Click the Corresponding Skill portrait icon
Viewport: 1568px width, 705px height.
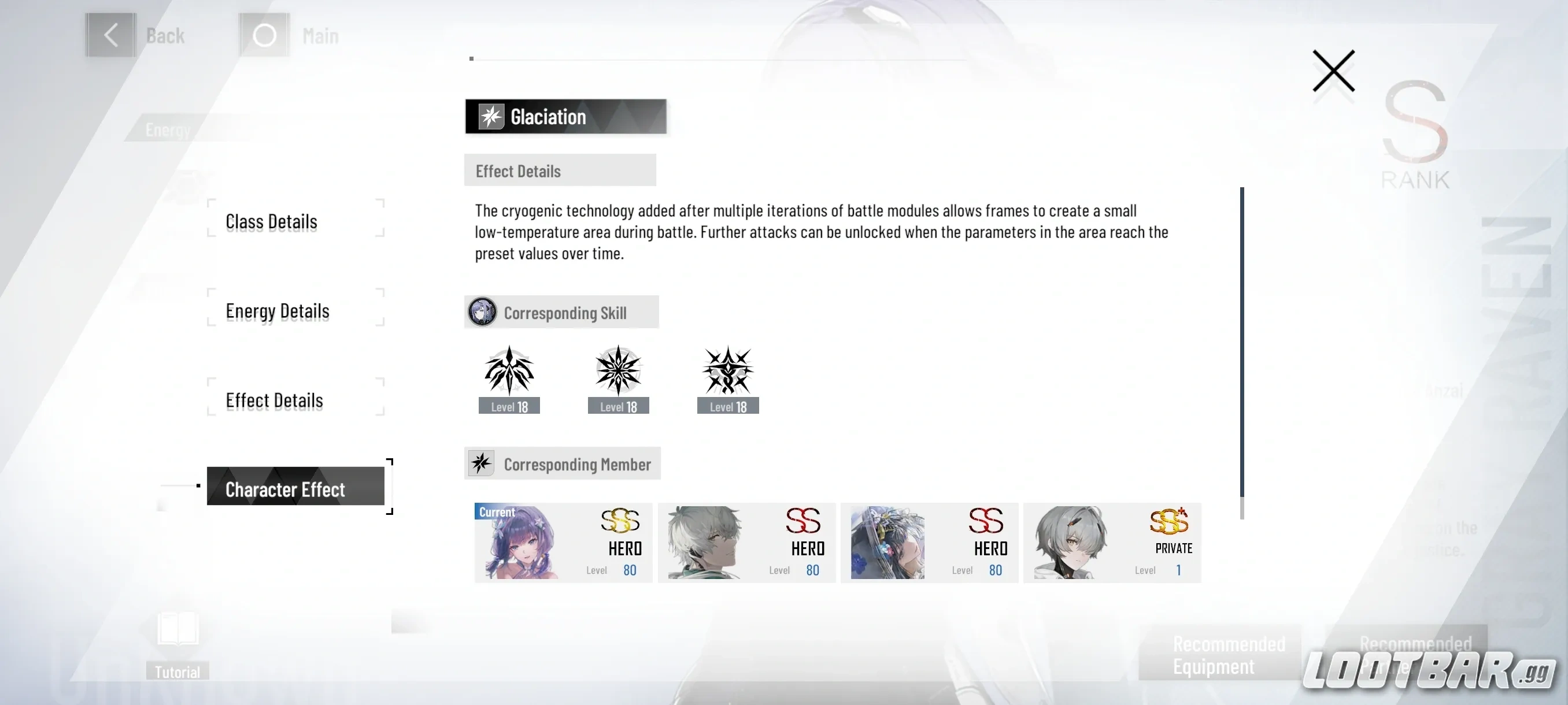click(x=482, y=312)
